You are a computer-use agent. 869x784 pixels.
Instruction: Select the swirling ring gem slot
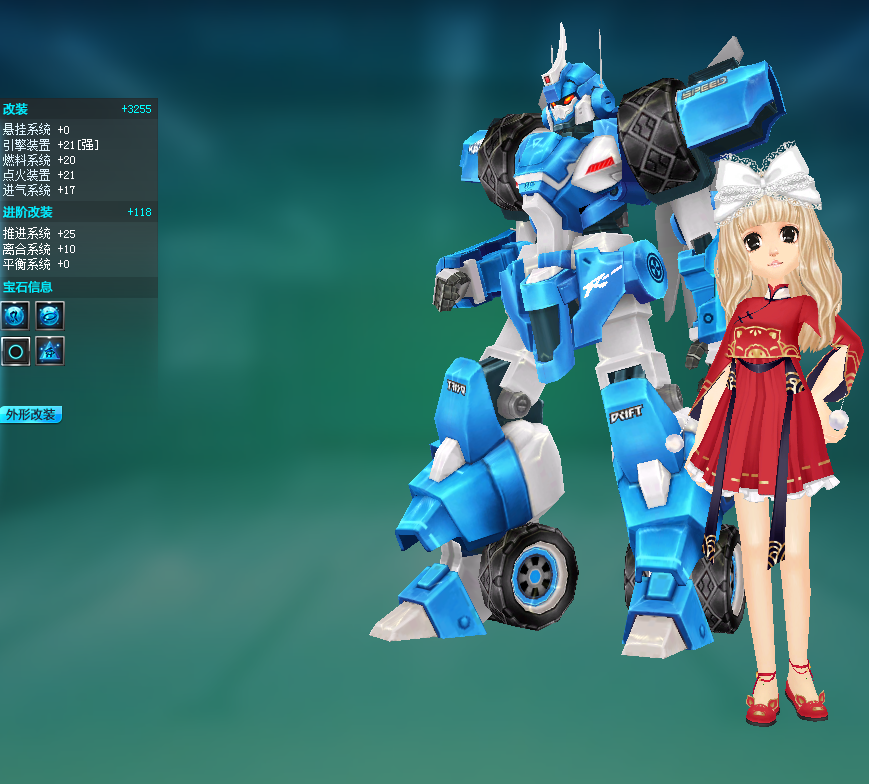(50, 316)
